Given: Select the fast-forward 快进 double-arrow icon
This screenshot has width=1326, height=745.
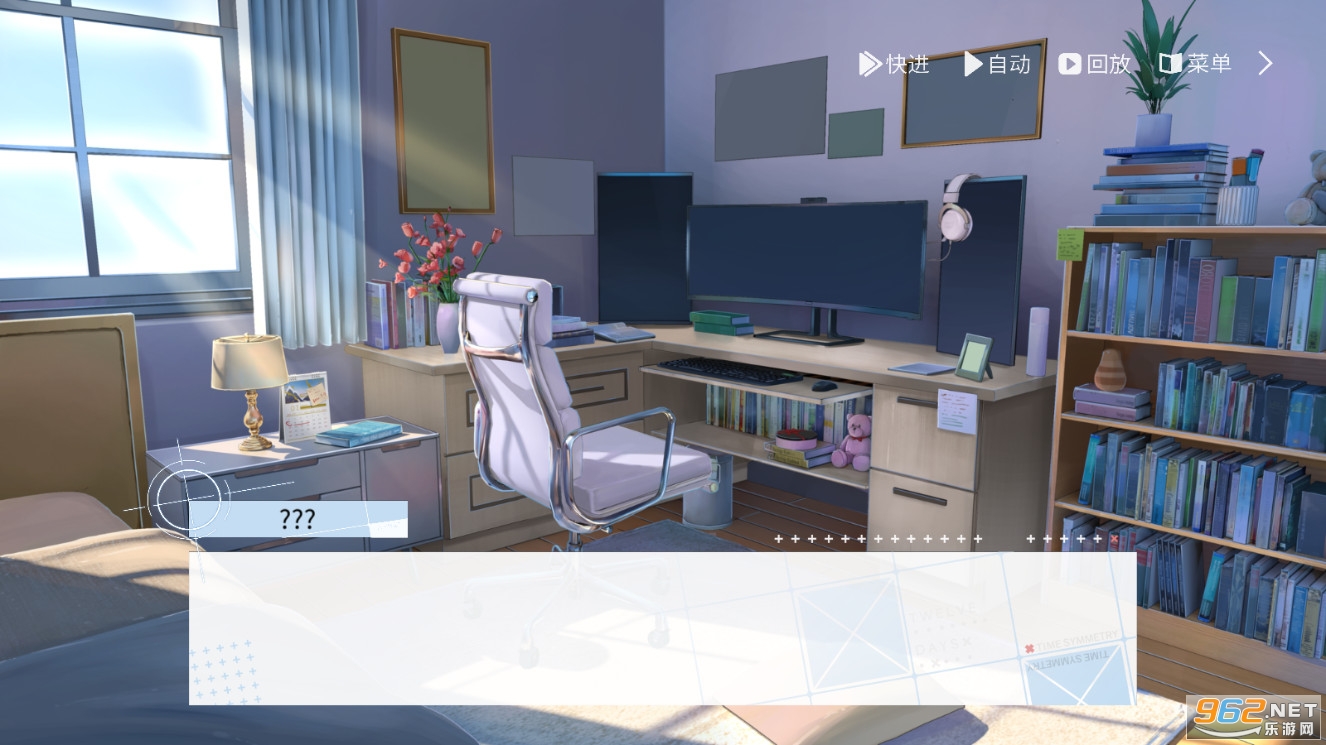Looking at the screenshot, I should pyautogui.click(x=870, y=64).
